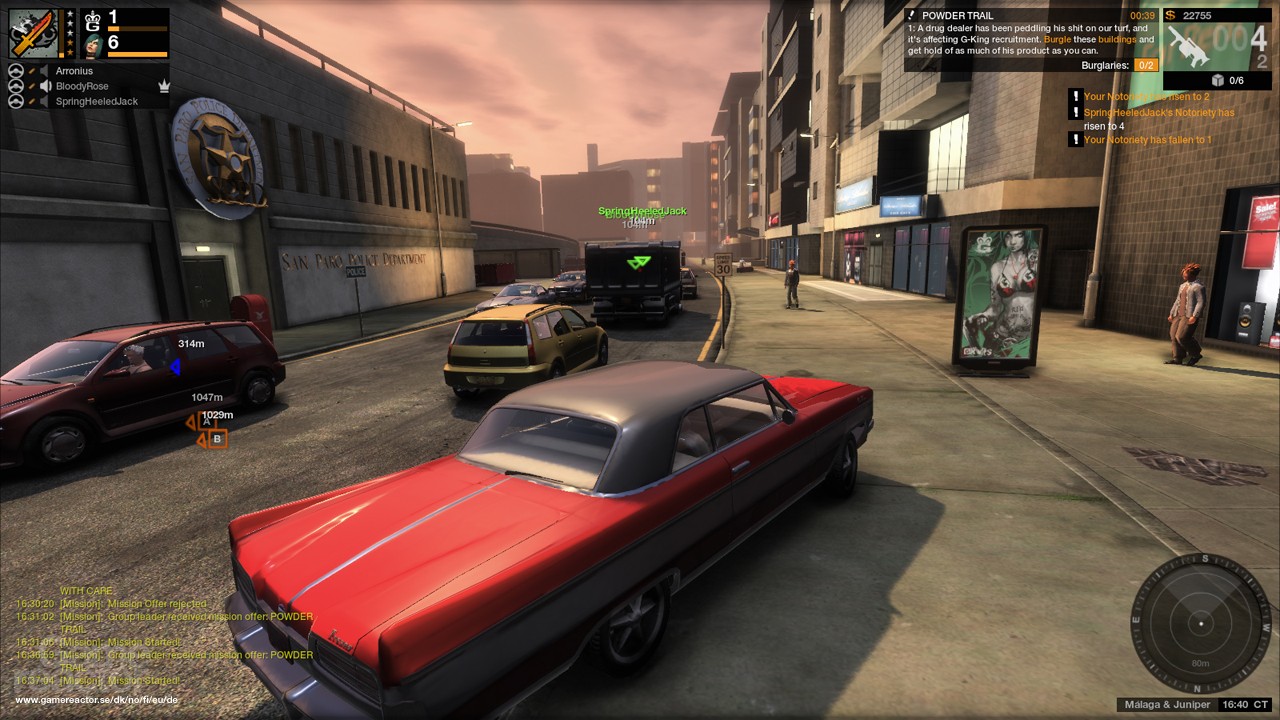Toggle the group leader crown next to BloodyRose
This screenshot has height=720, width=1280.
pyautogui.click(x=165, y=86)
